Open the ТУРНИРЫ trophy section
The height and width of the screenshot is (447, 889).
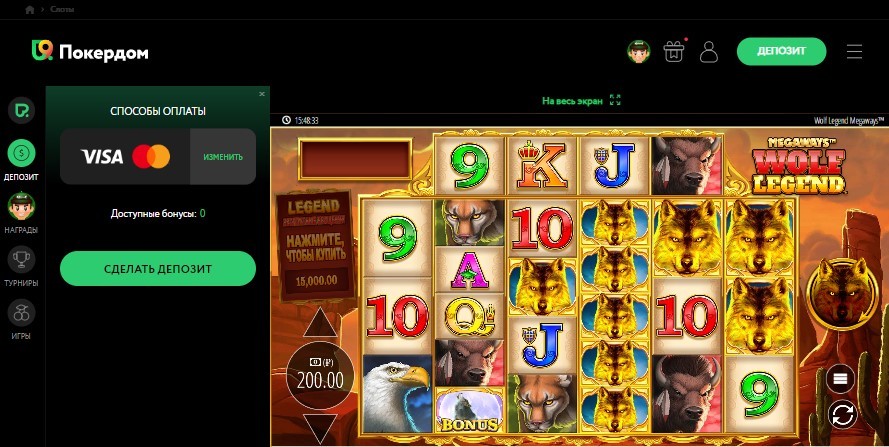pyautogui.click(x=21, y=267)
